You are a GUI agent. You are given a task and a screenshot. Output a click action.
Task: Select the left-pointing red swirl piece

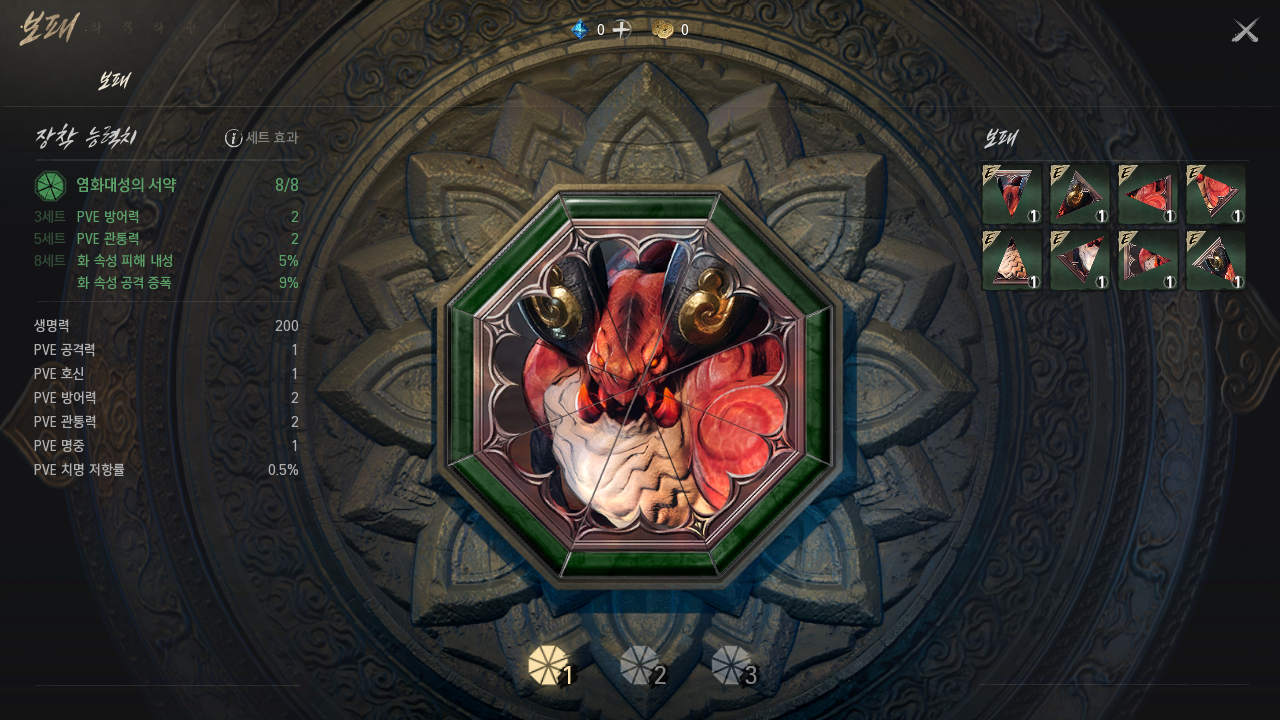(1148, 194)
